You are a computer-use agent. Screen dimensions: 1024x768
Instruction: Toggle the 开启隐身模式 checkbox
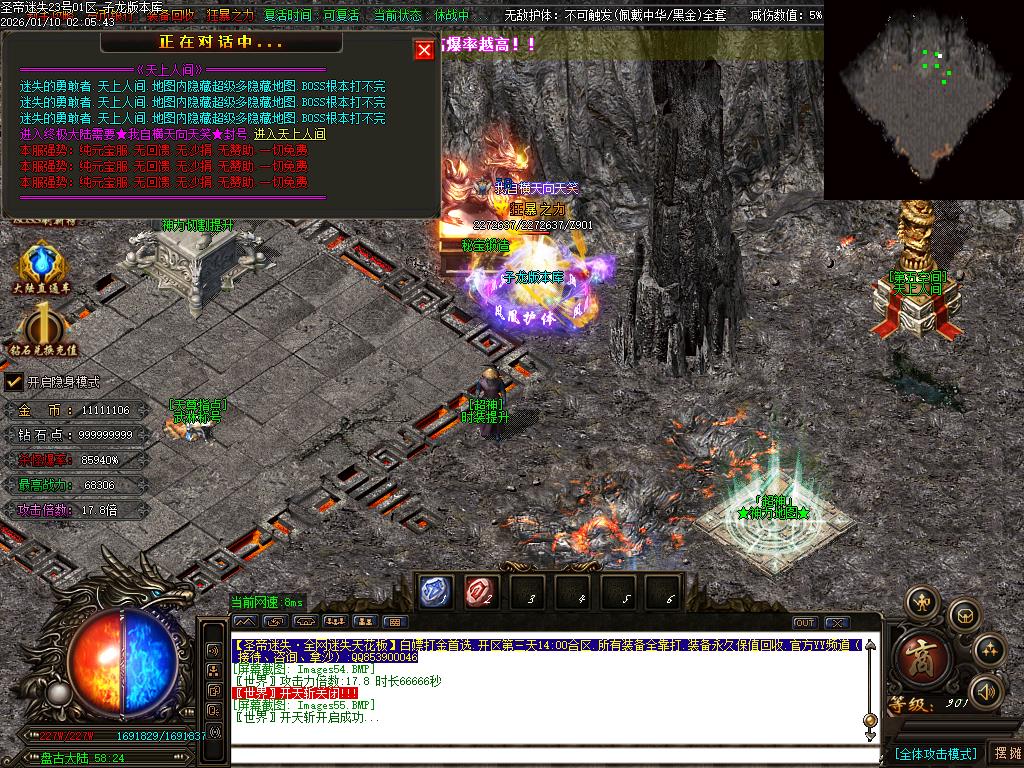point(14,381)
